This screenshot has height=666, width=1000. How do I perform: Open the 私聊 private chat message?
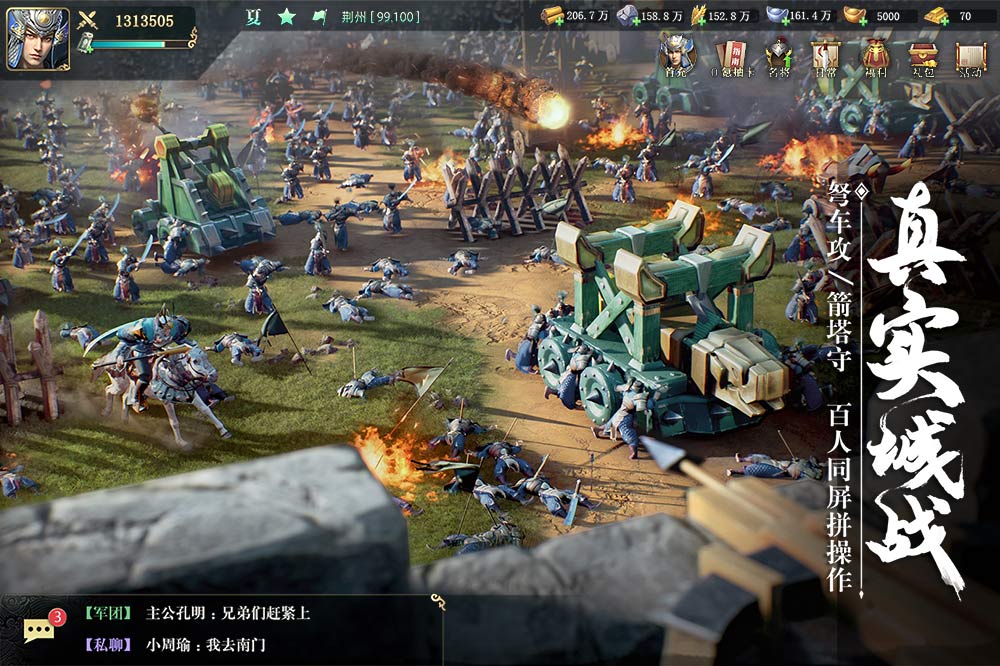[190, 645]
